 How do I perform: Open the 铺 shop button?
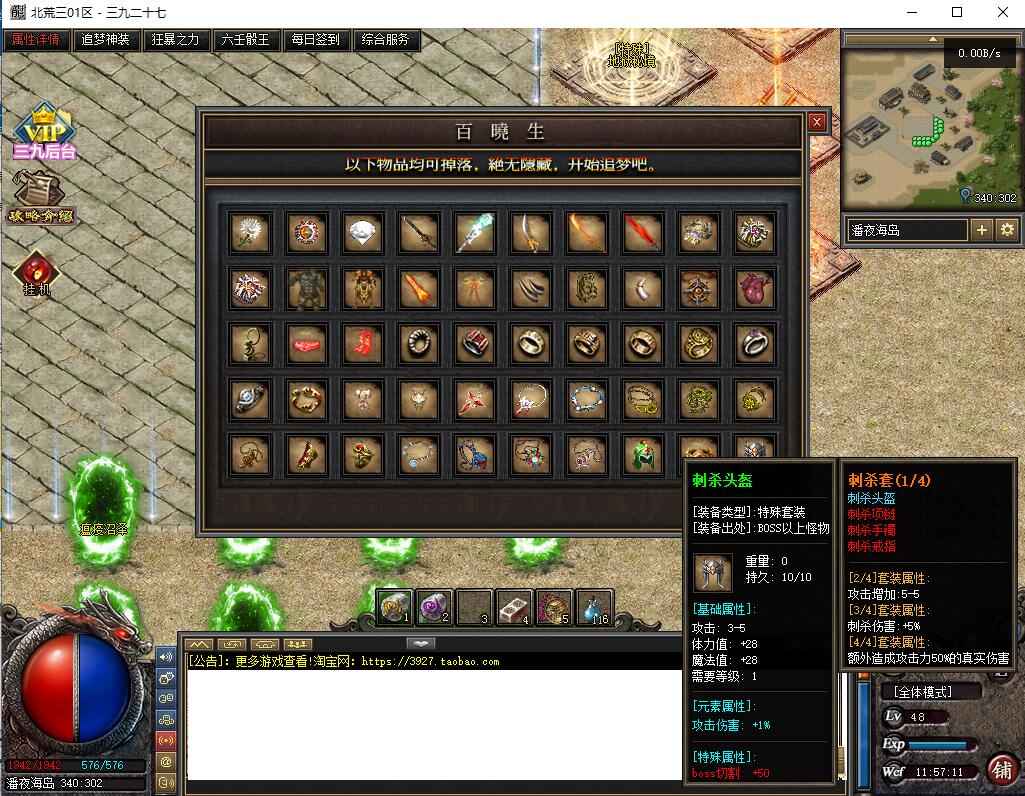point(1002,769)
